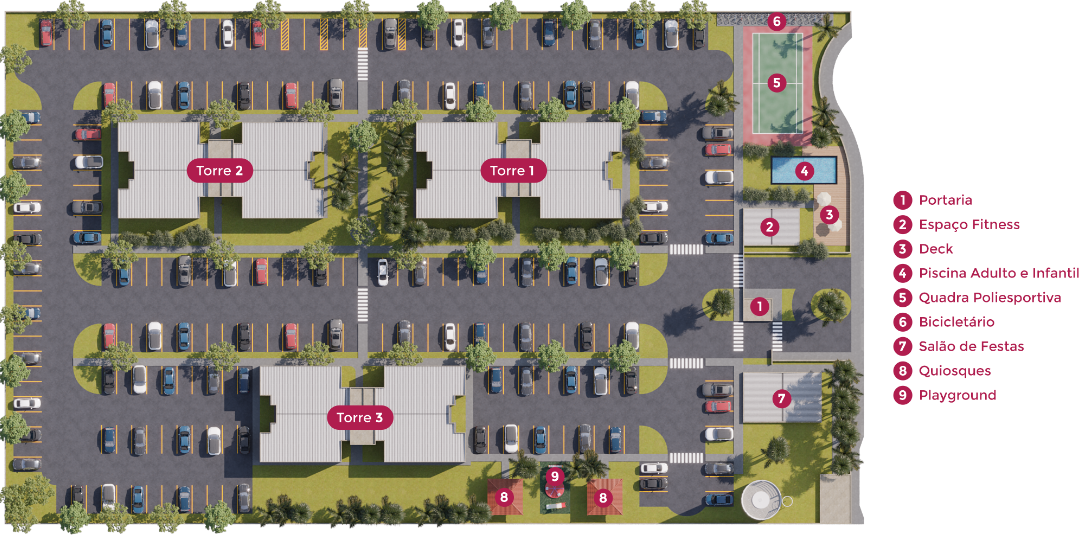The width and height of the screenshot is (1079, 535).
Task: Click the Quiosques legend entry
Action: [954, 371]
